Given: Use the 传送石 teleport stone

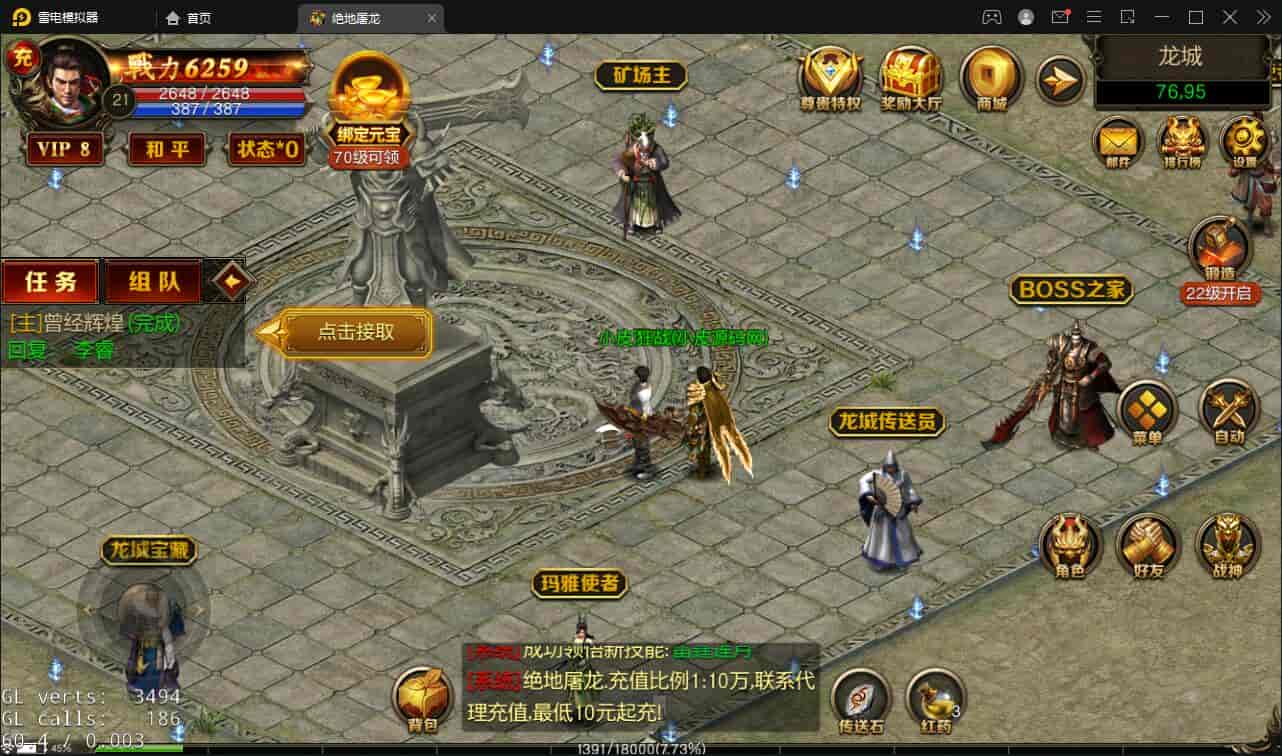Looking at the screenshot, I should 861,700.
